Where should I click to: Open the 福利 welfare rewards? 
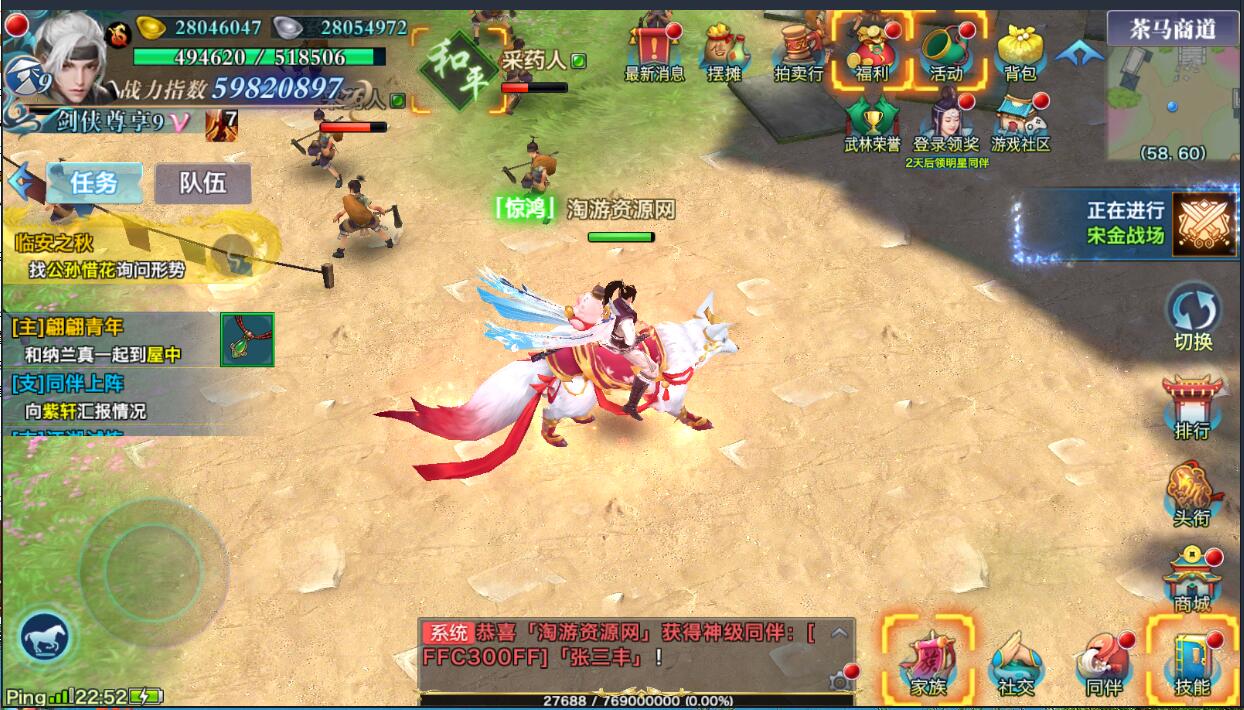point(872,52)
